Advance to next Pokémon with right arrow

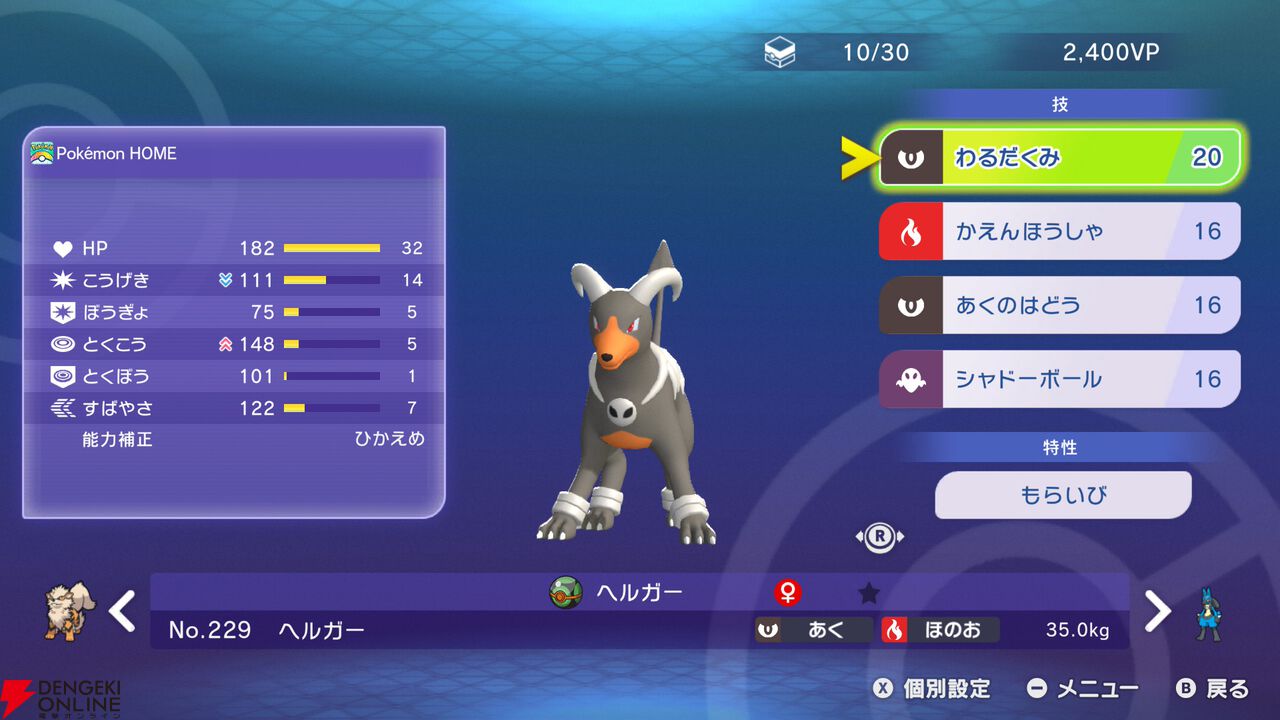[x=1157, y=611]
